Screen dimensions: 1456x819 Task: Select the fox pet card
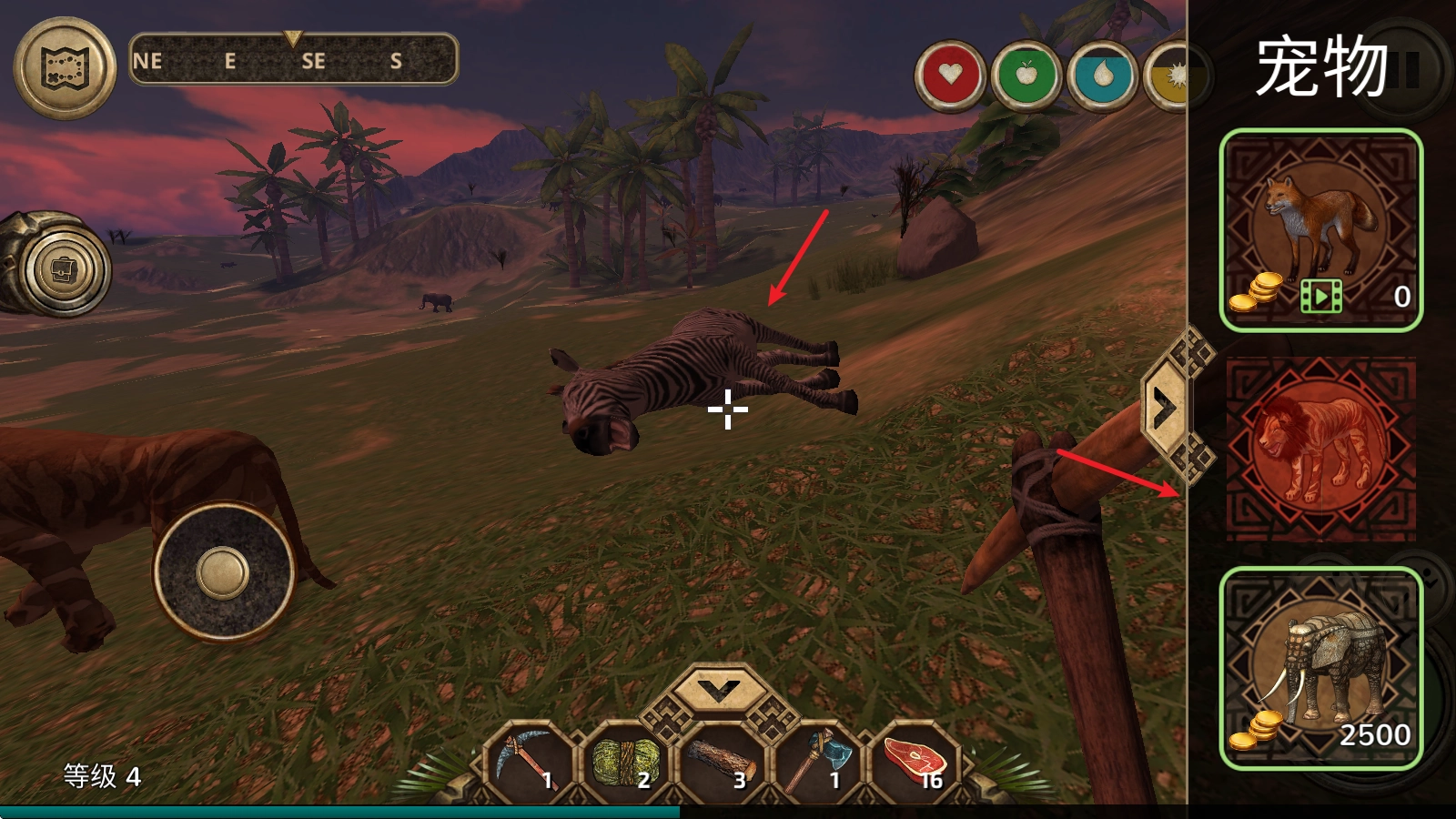(1320, 230)
